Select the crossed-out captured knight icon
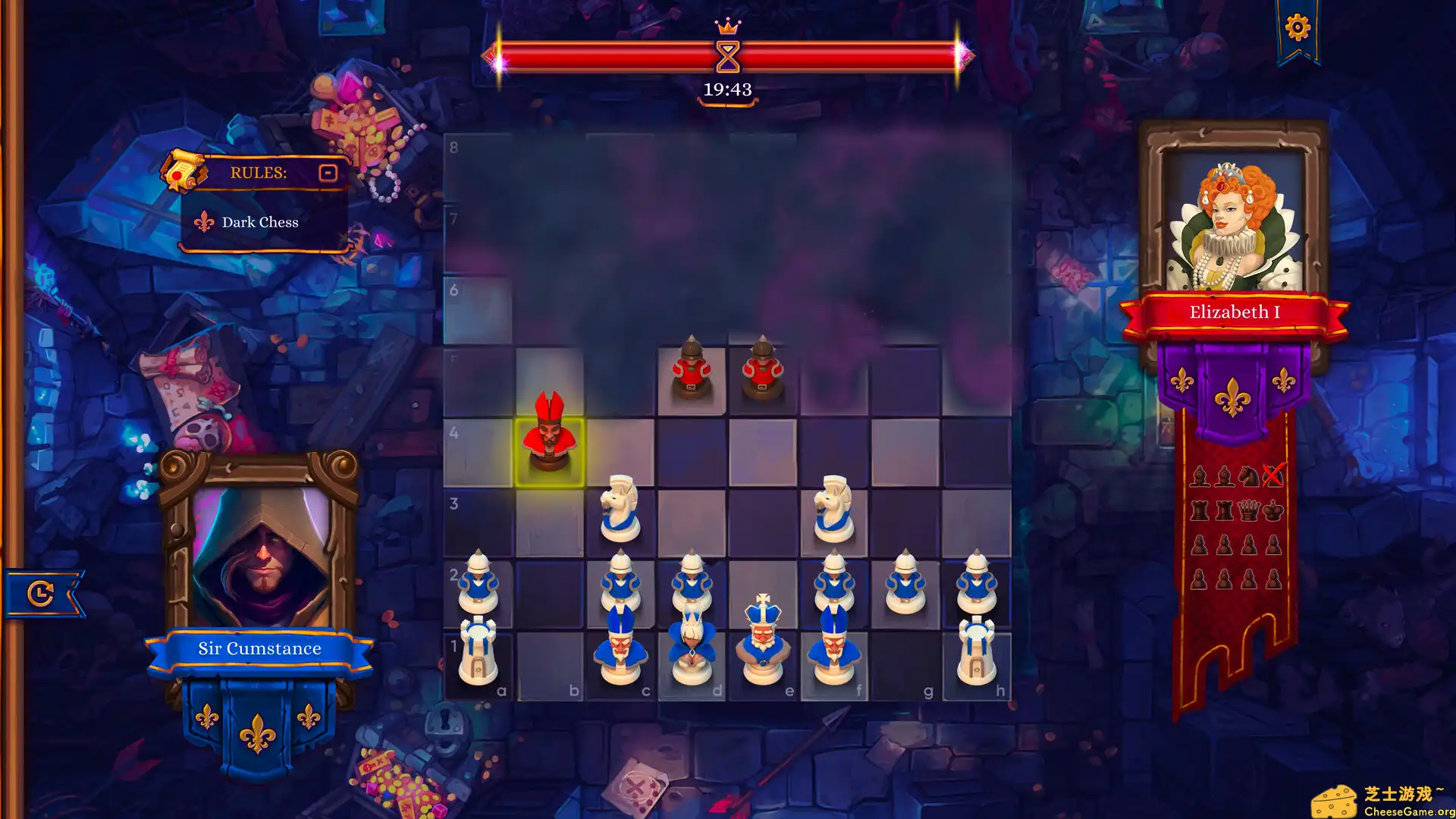This screenshot has width=1456, height=819. [1272, 474]
